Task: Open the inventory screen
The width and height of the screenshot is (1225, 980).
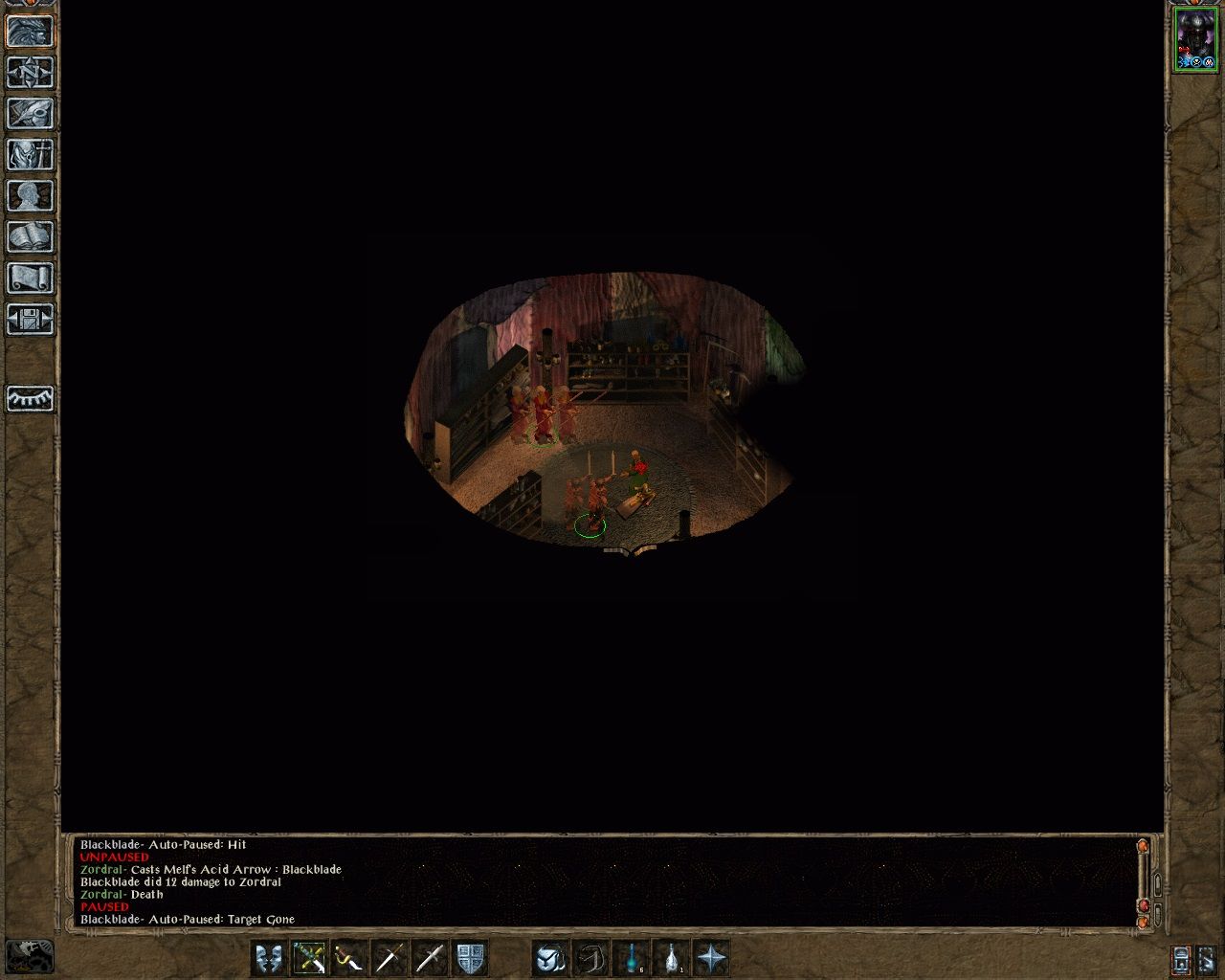Action: coord(29,155)
